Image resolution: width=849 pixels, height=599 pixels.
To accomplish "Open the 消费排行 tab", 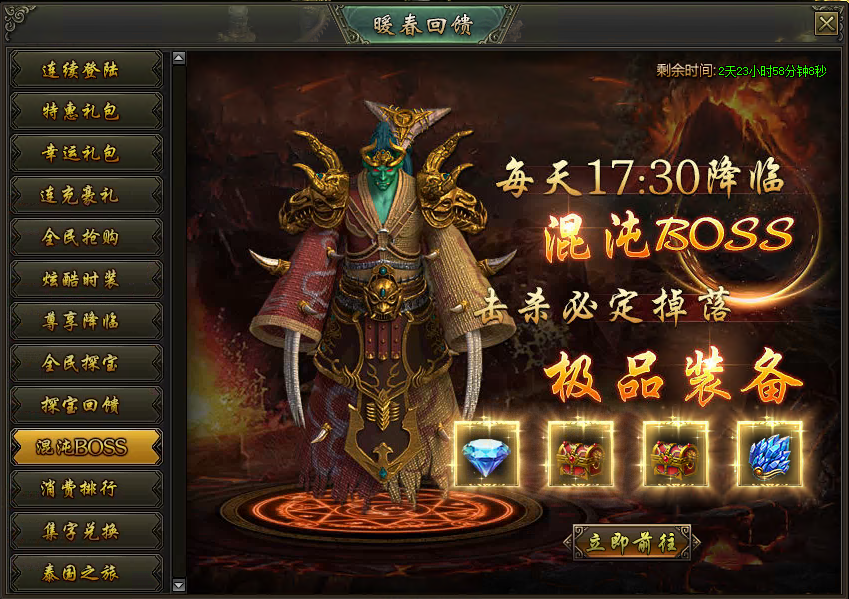I will [86, 489].
